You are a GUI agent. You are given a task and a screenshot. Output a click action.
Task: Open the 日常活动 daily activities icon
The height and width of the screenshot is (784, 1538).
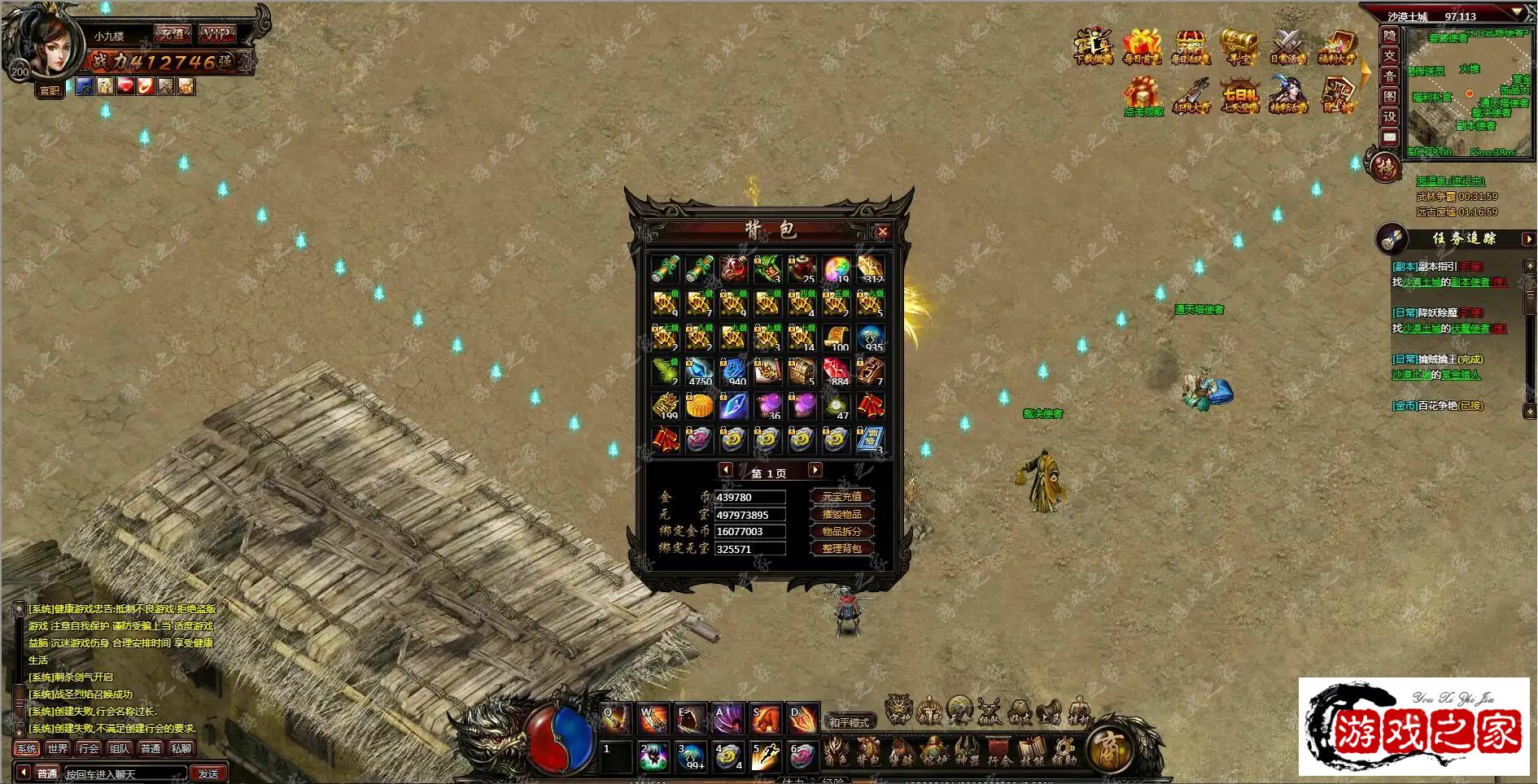pyautogui.click(x=1287, y=46)
